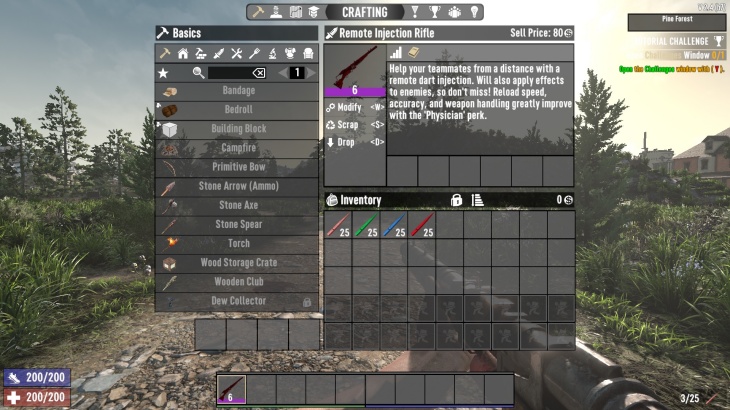
Task: Open the Torch recipe
Action: pos(238,243)
